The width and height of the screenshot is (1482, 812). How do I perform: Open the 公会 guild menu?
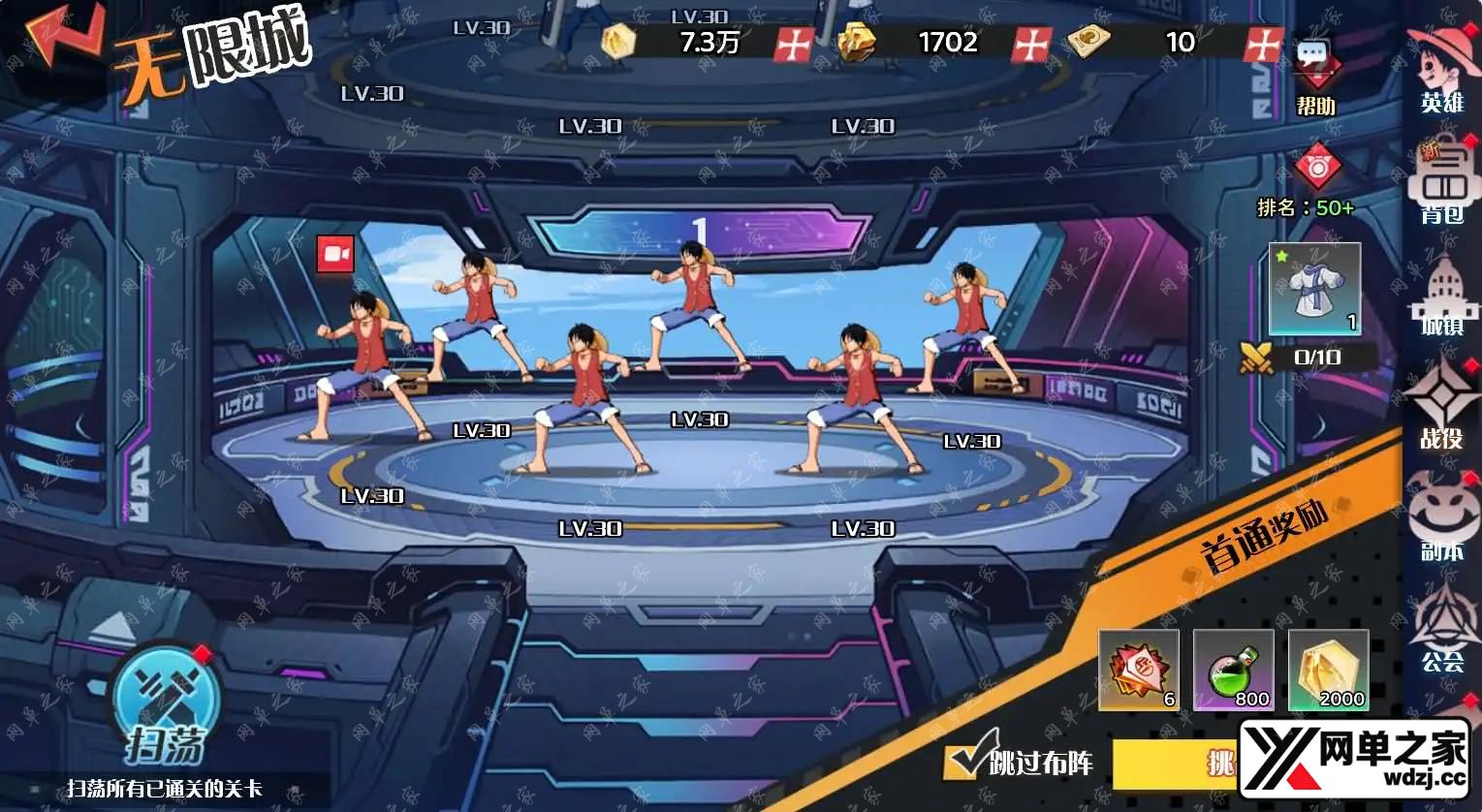click(x=1442, y=630)
